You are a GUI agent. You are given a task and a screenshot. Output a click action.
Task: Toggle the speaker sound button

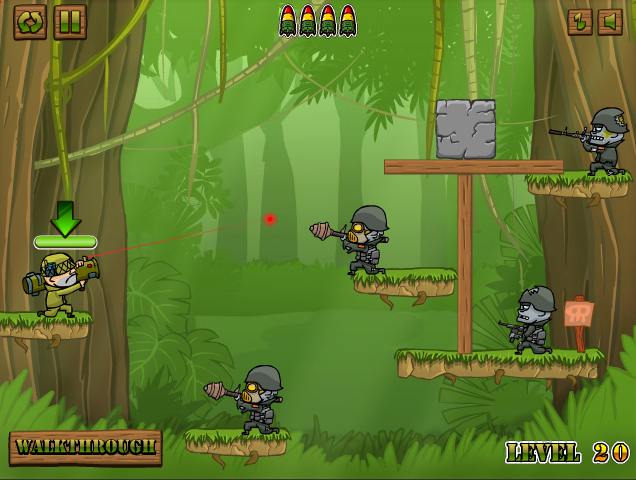point(610,21)
